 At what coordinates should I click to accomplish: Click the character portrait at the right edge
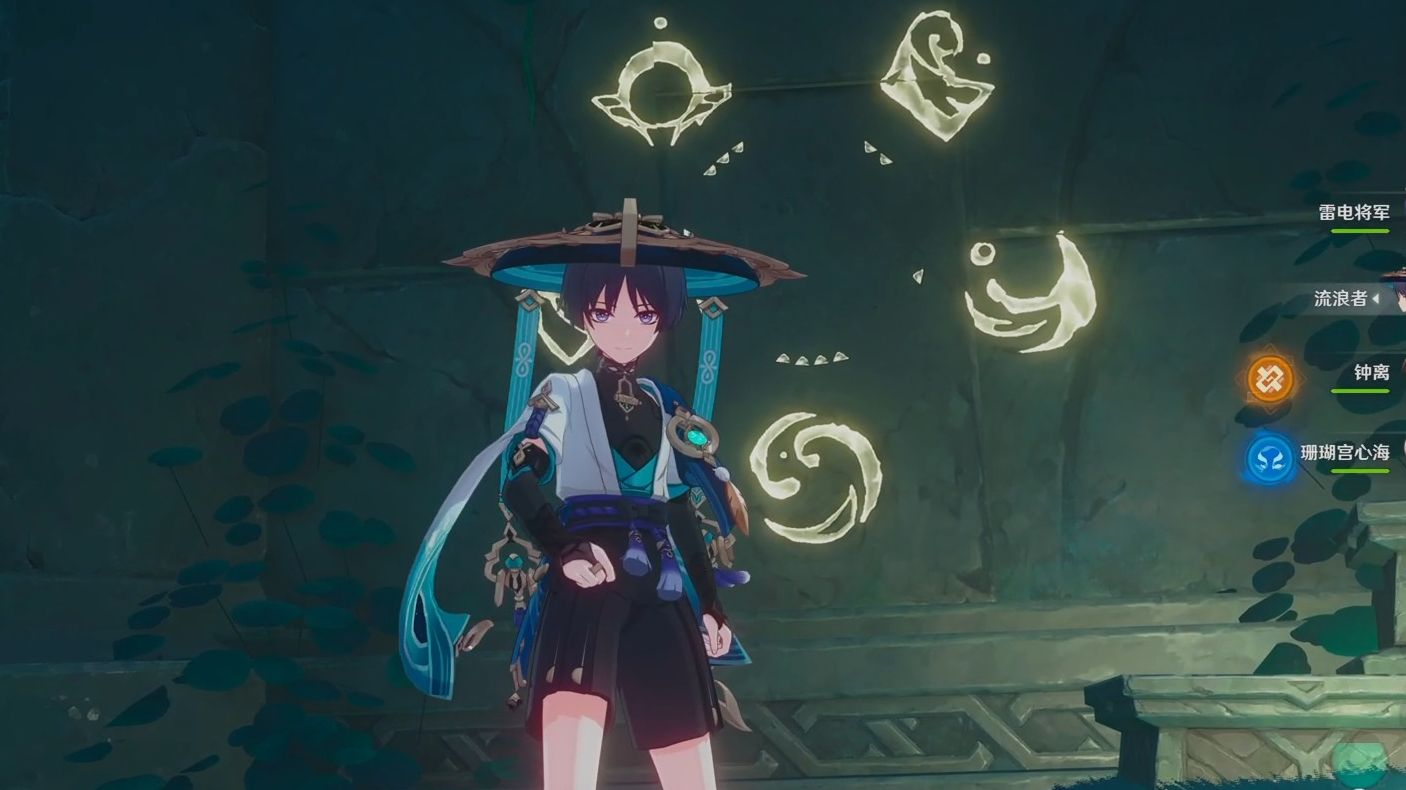(x=1396, y=290)
